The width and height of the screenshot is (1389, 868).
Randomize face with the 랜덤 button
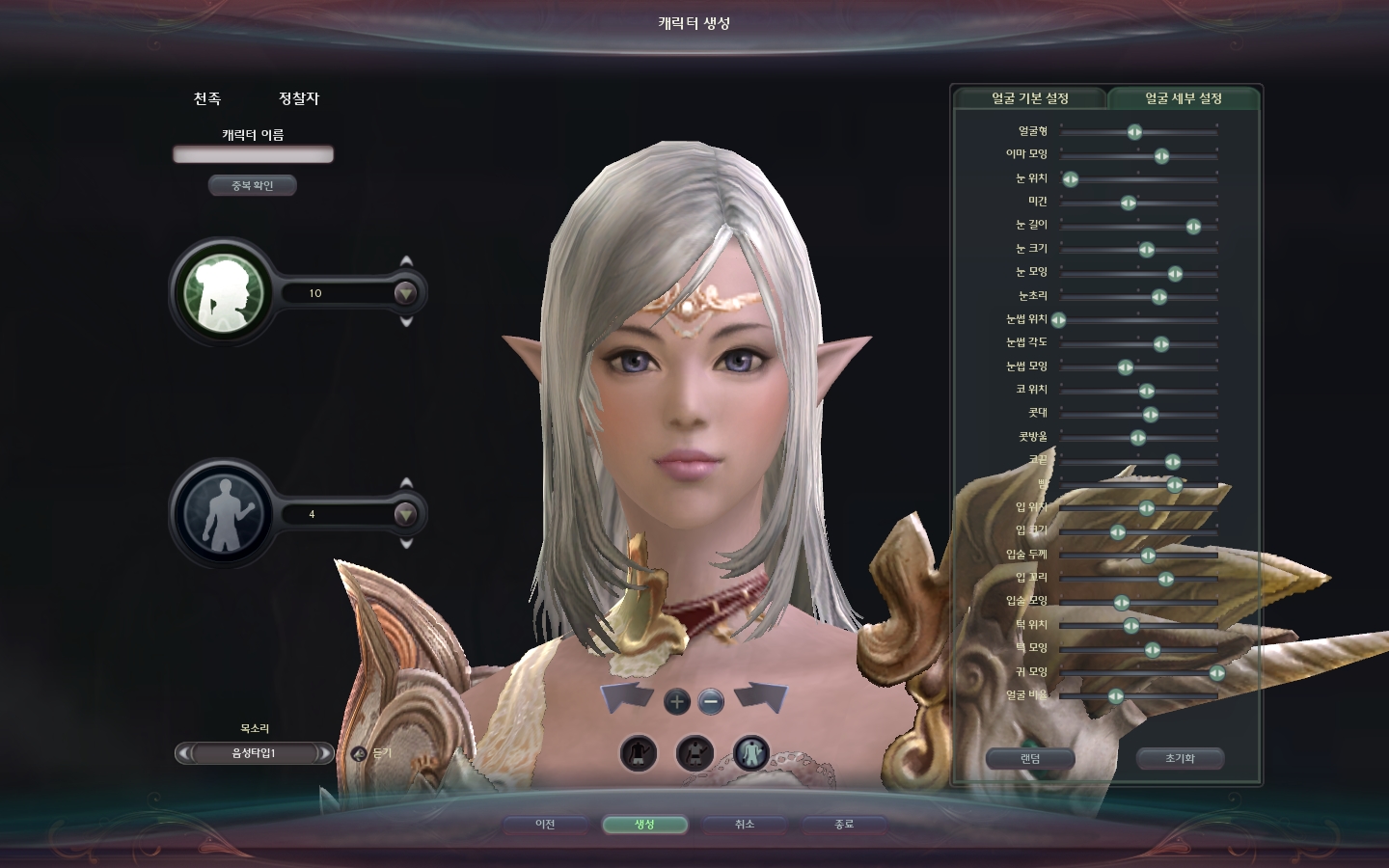pos(1030,759)
